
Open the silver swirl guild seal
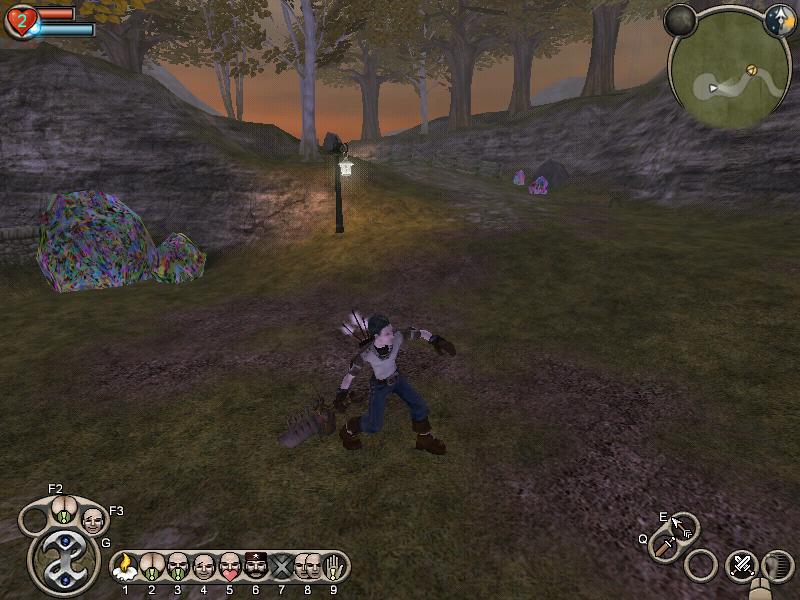click(x=63, y=559)
